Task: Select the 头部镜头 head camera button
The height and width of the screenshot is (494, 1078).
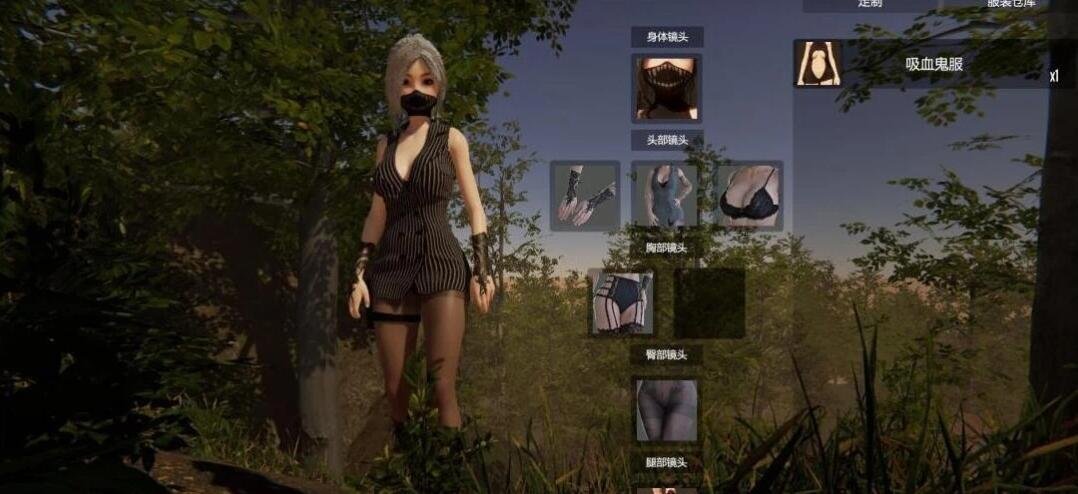Action: 667,140
